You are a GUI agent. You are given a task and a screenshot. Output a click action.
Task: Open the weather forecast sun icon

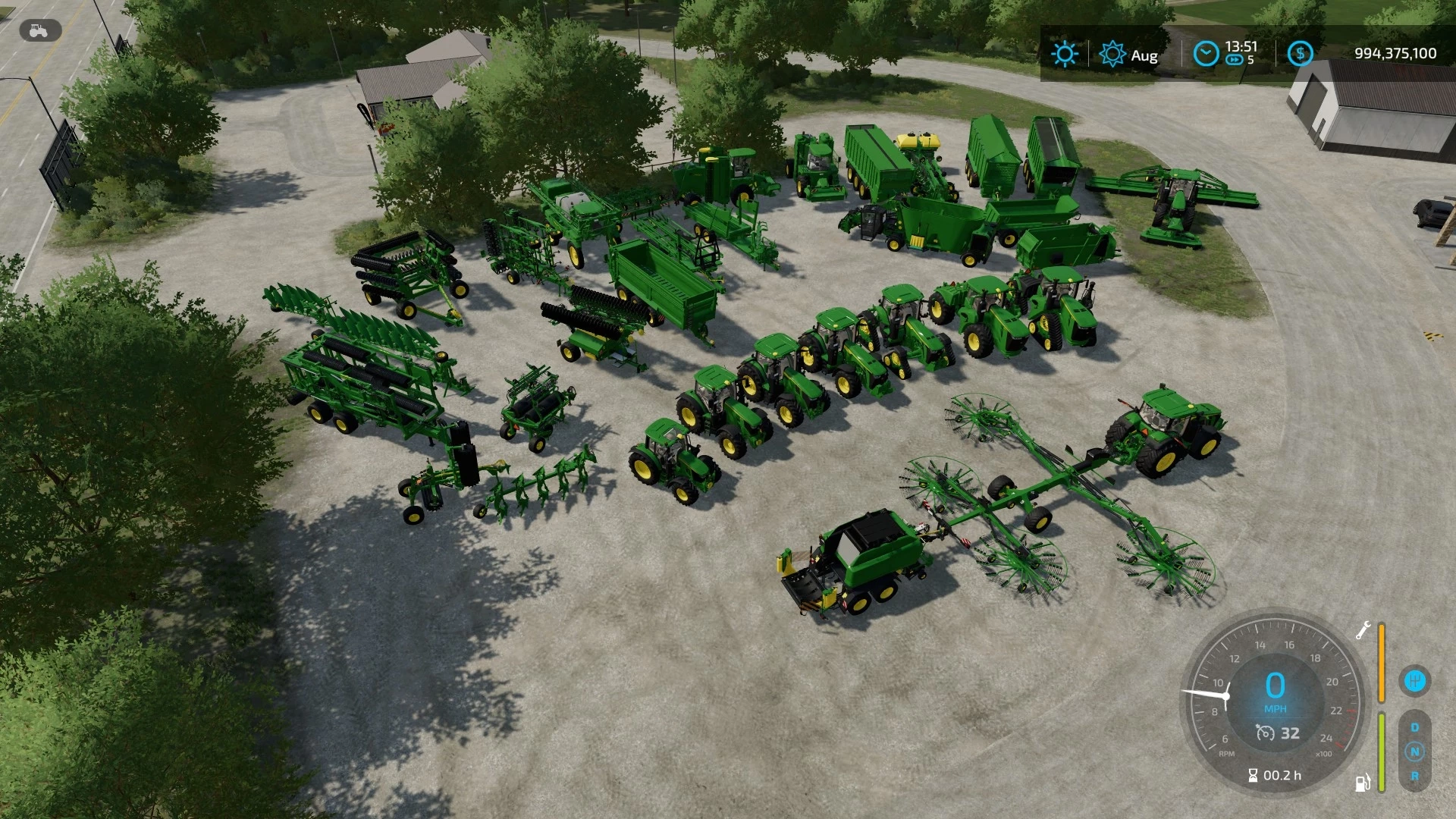pyautogui.click(x=1064, y=54)
